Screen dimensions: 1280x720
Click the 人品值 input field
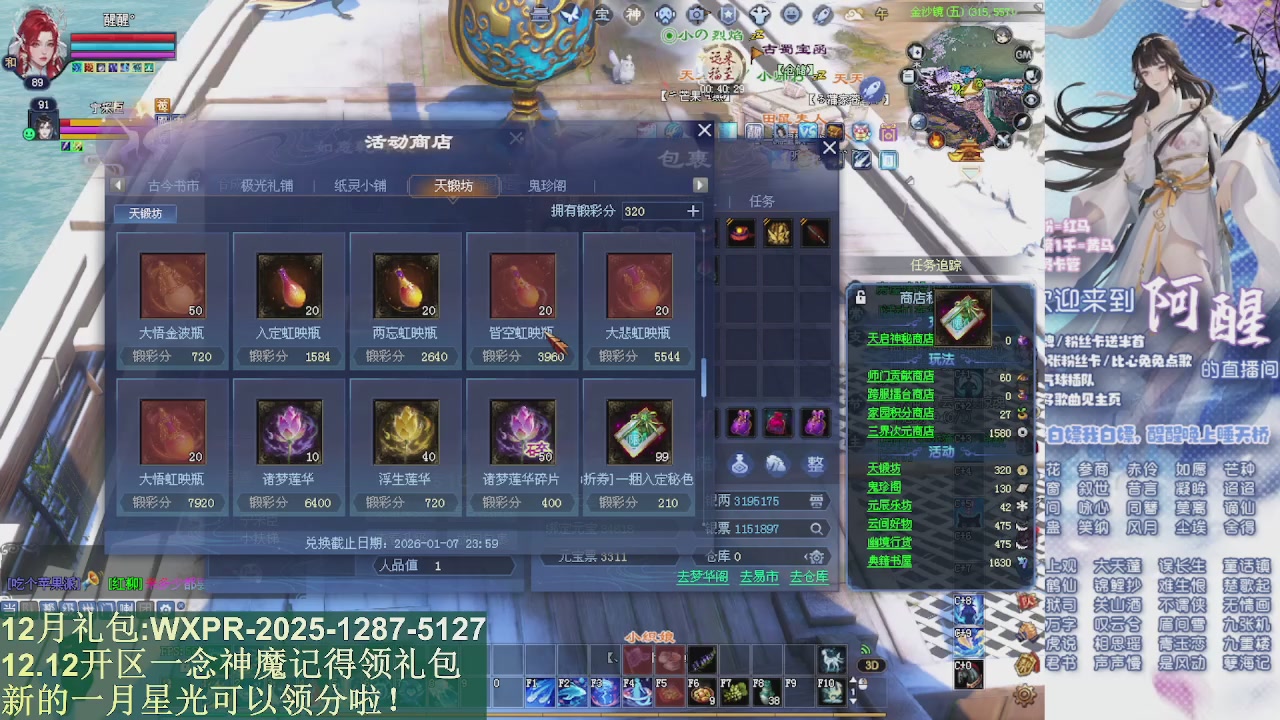445,564
